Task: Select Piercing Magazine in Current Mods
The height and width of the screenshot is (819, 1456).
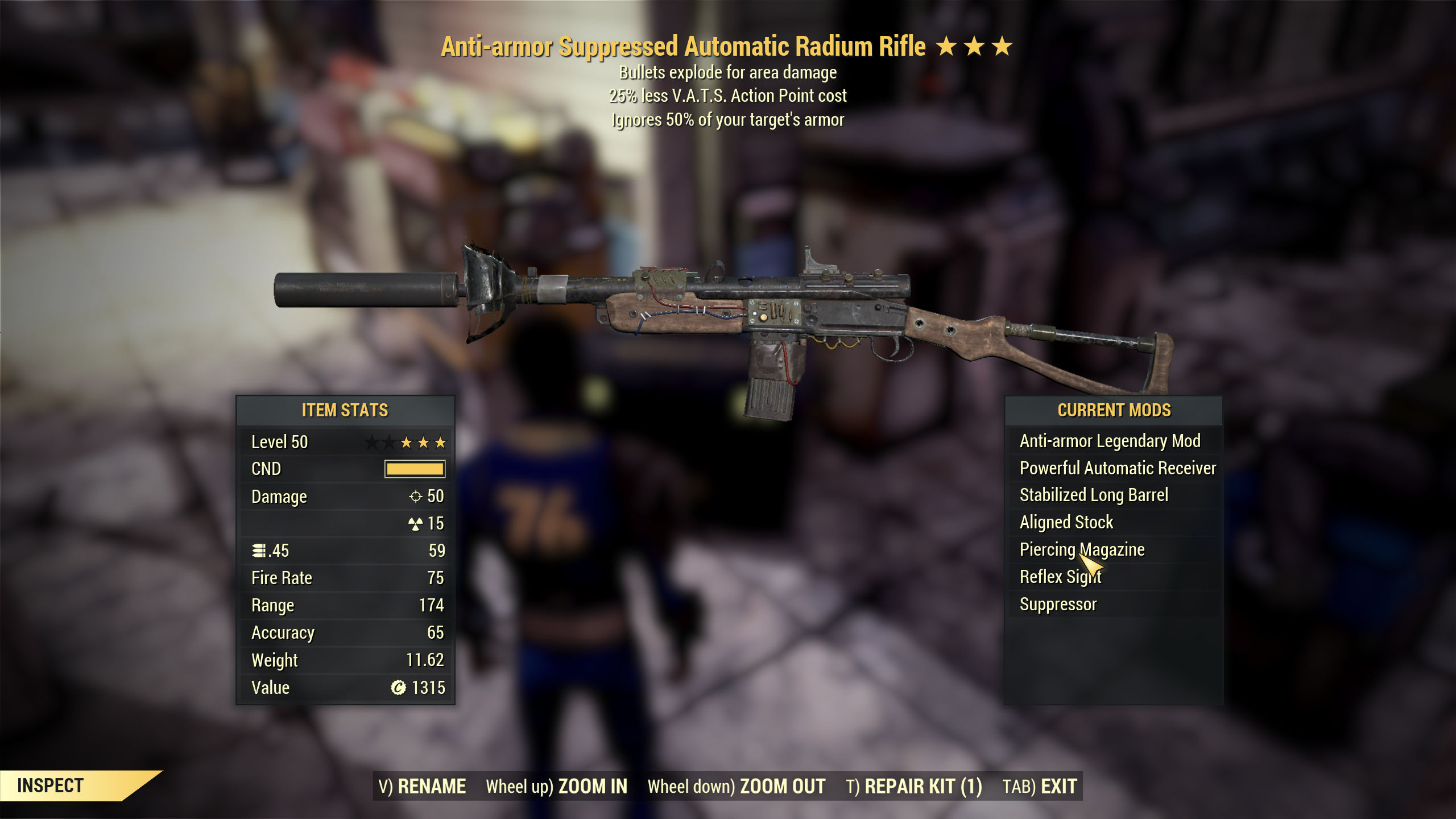Action: 1082,549
